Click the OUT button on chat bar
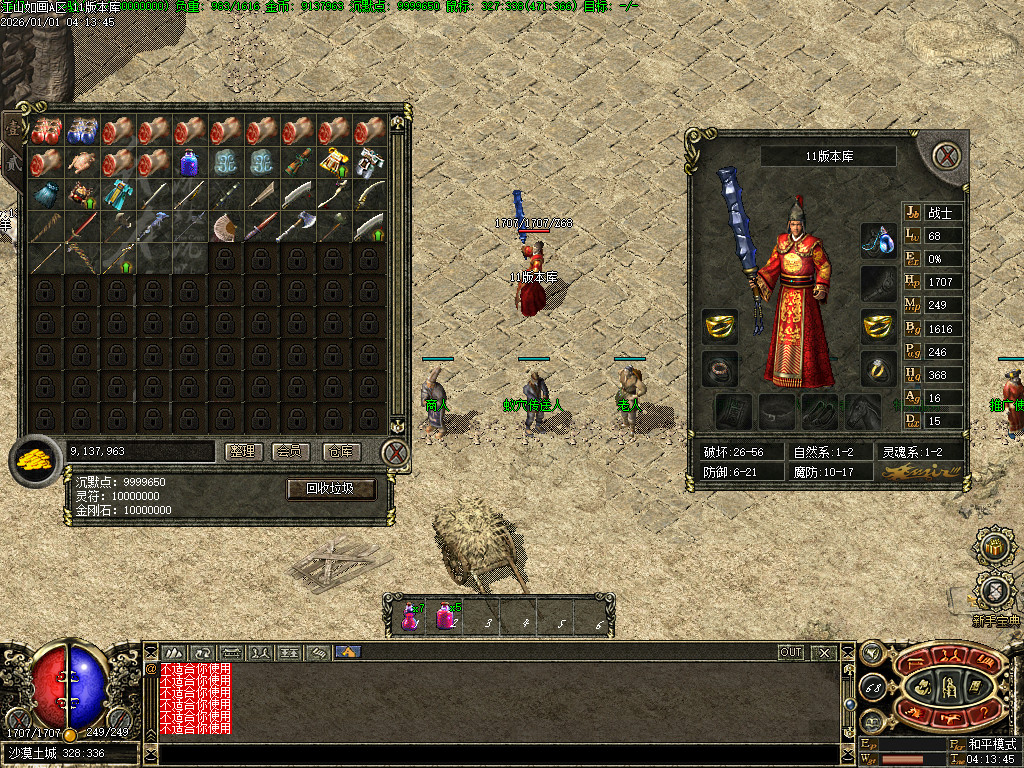The image size is (1024, 768). 791,652
